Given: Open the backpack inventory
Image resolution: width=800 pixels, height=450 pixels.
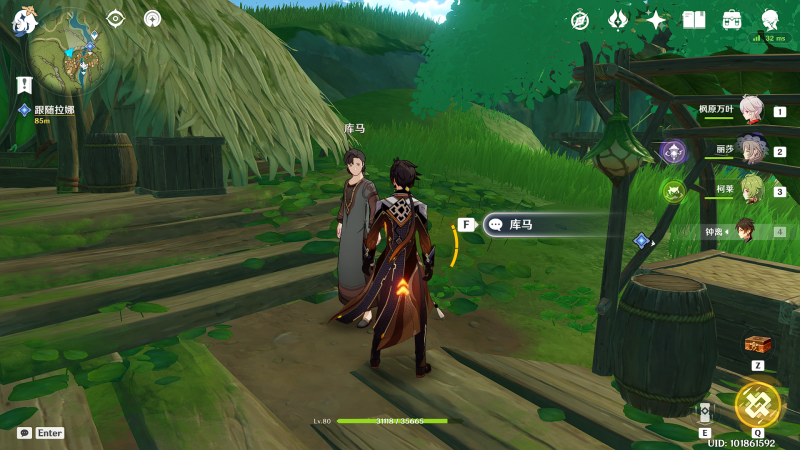Looking at the screenshot, I should [732, 20].
